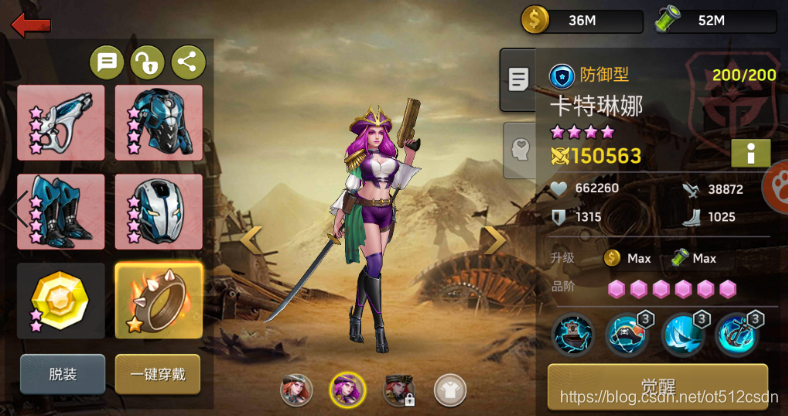Select the spiked ring slot
Screen dimensions: 788x416
pyautogui.click(x=159, y=300)
